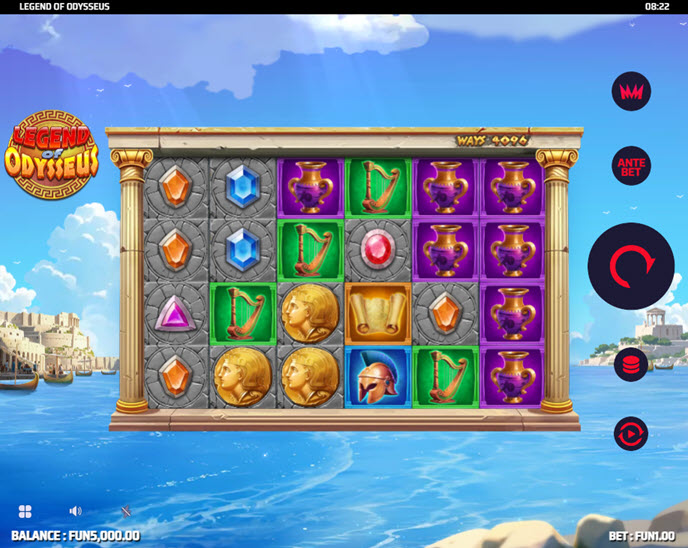Open the crown bonus buy feature

point(631,92)
